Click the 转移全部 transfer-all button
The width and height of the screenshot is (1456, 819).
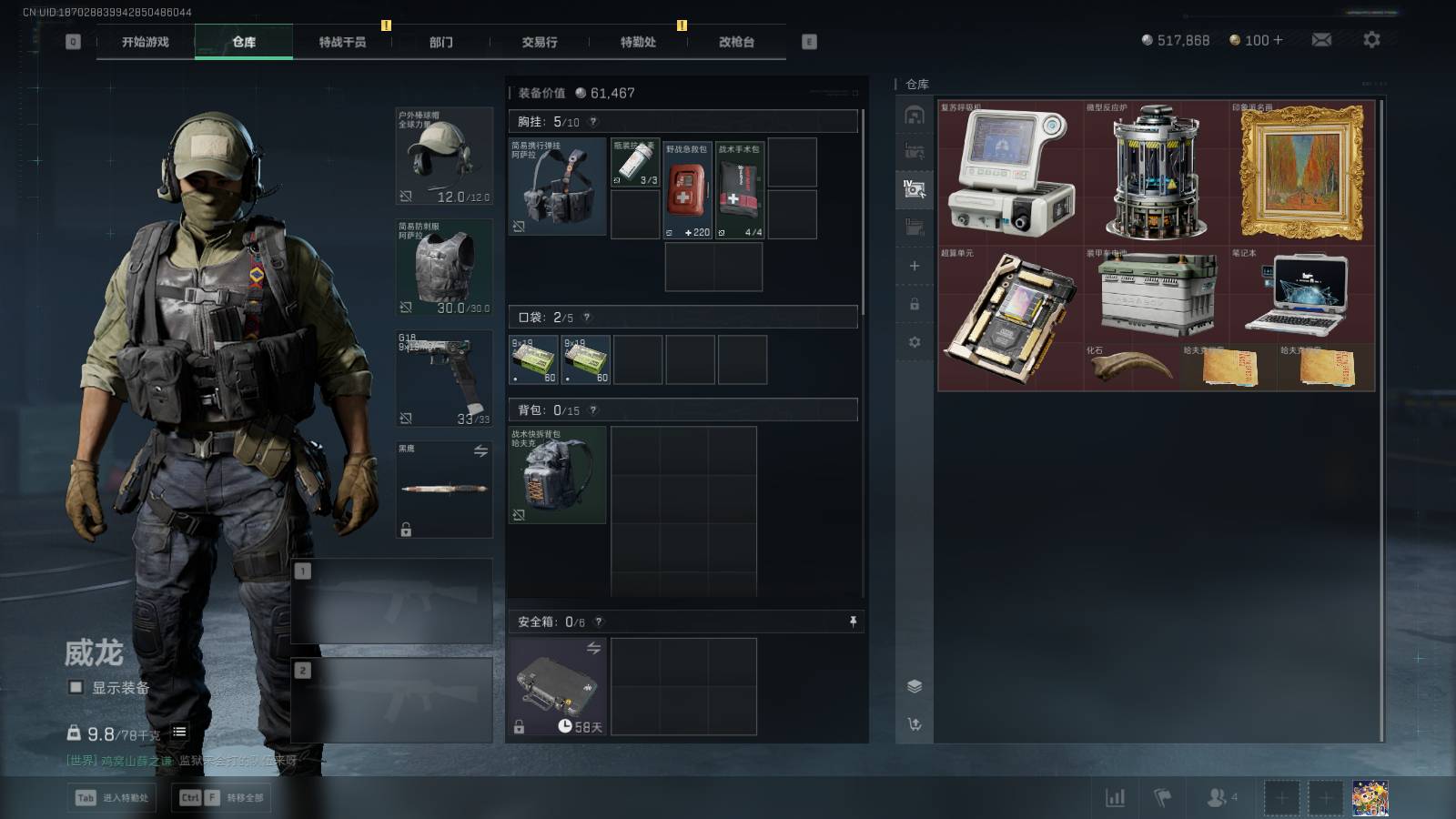pos(222,798)
